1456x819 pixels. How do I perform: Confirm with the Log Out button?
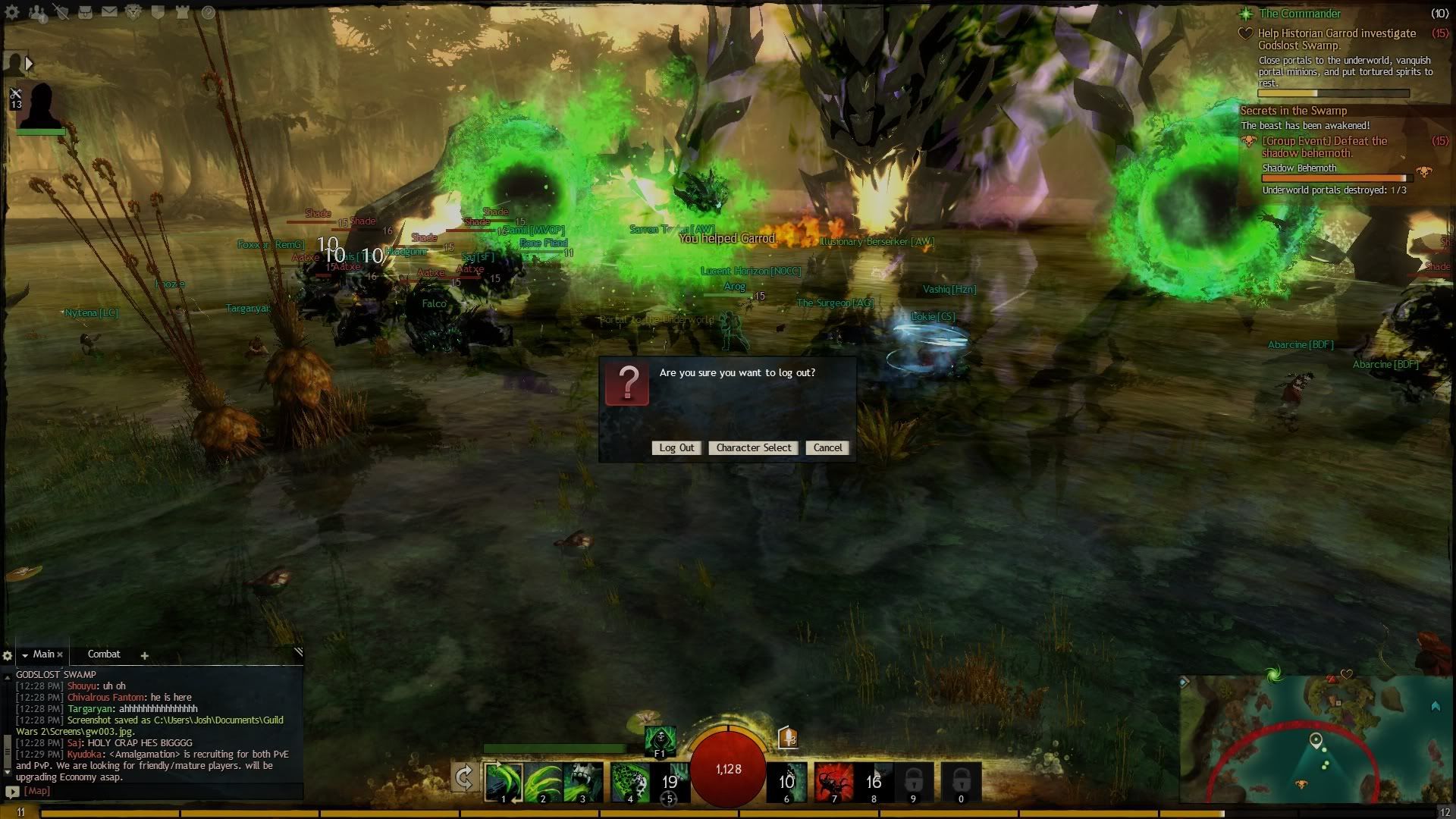point(676,448)
